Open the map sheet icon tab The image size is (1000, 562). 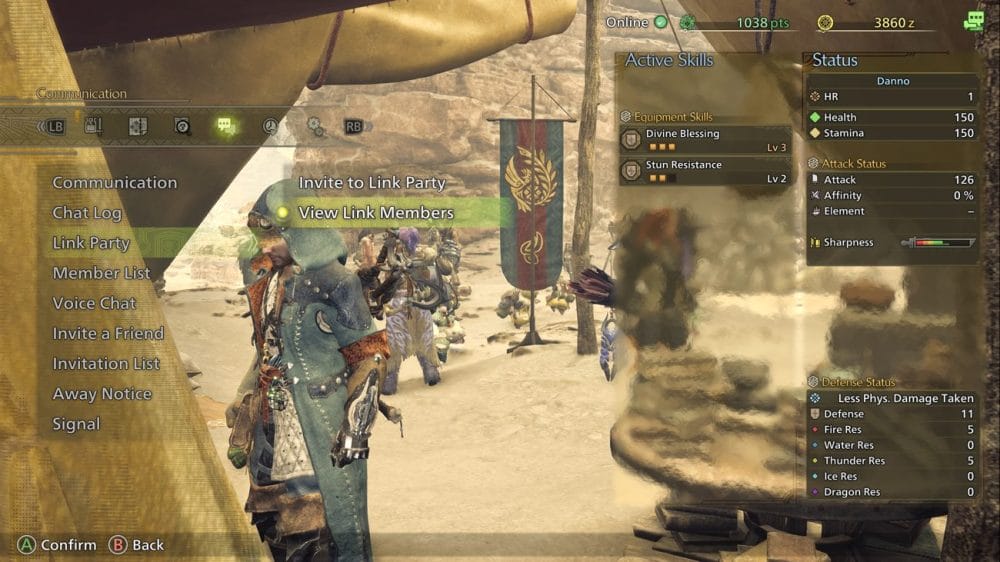[138, 127]
